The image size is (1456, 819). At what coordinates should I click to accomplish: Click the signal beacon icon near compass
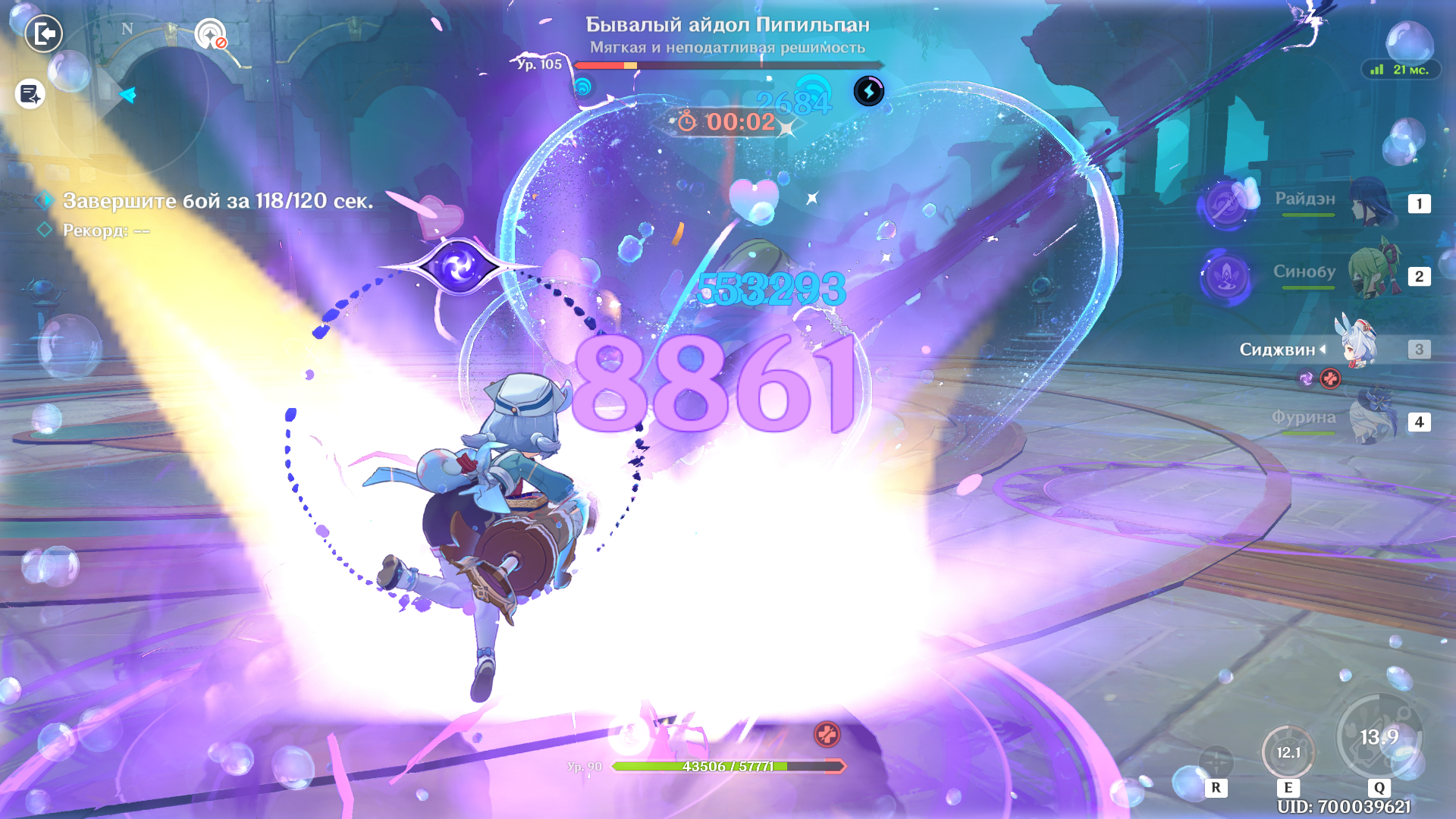click(x=210, y=34)
